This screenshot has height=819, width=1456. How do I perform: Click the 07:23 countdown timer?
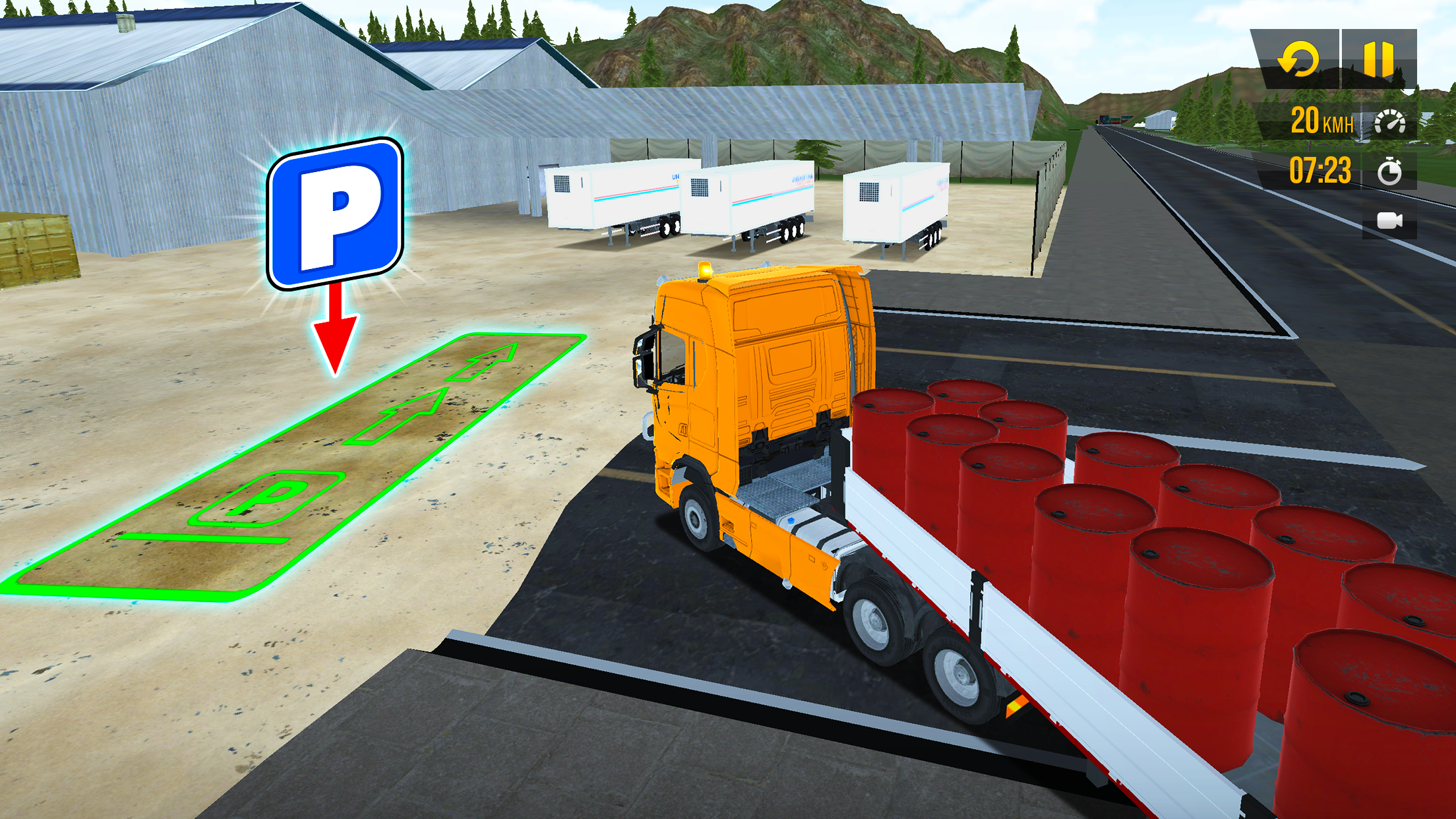tap(1319, 171)
